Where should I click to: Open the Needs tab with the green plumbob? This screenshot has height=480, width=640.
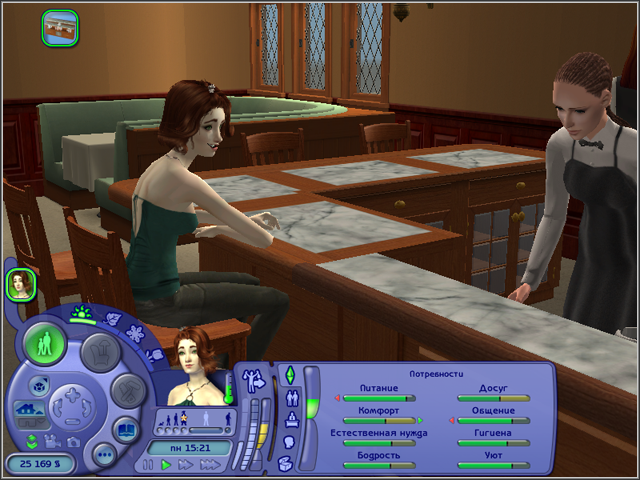click(x=290, y=374)
